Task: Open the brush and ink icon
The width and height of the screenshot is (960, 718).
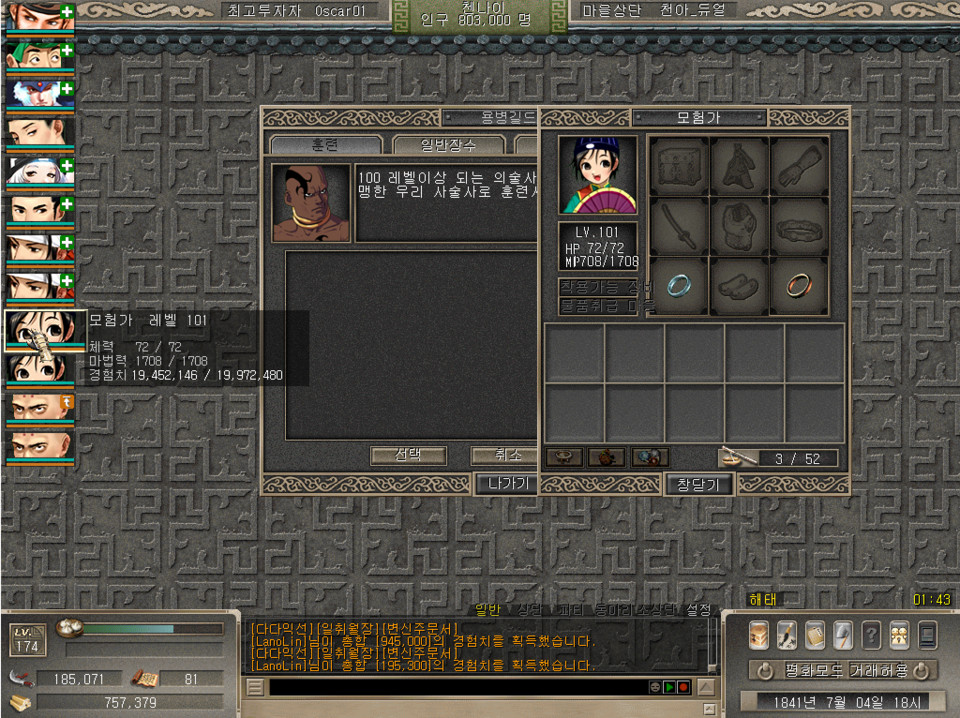Action: pos(786,634)
